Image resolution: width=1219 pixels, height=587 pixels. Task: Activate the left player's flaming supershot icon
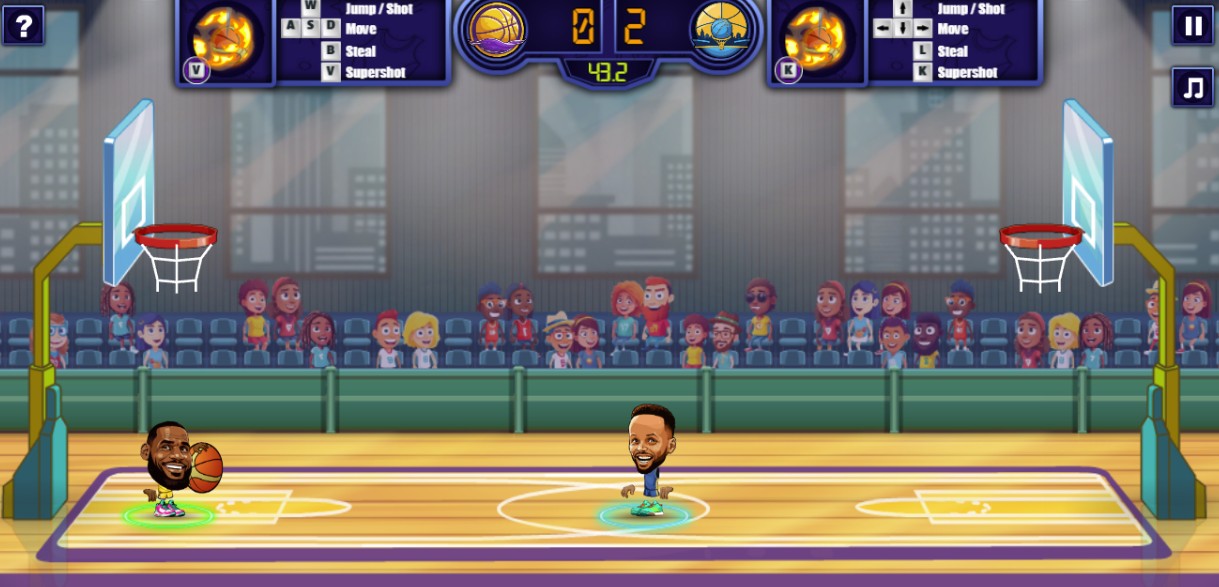pyautogui.click(x=224, y=39)
